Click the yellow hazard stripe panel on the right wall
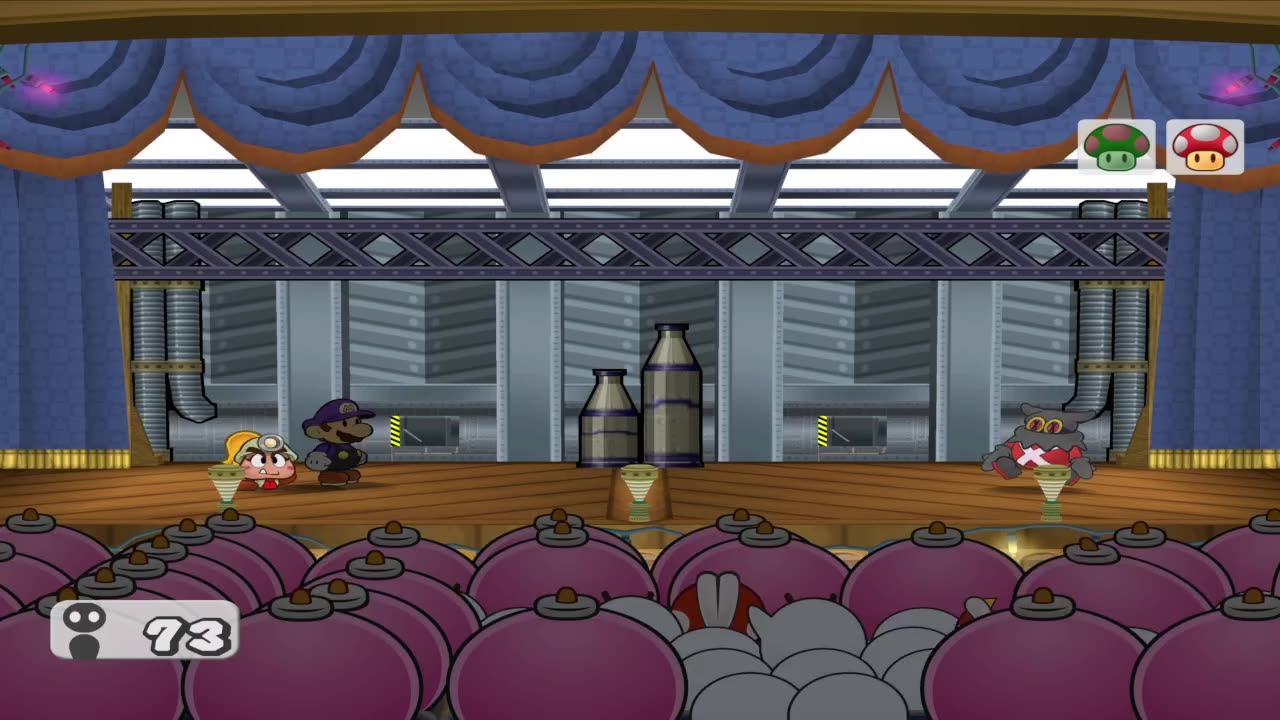 (822, 430)
